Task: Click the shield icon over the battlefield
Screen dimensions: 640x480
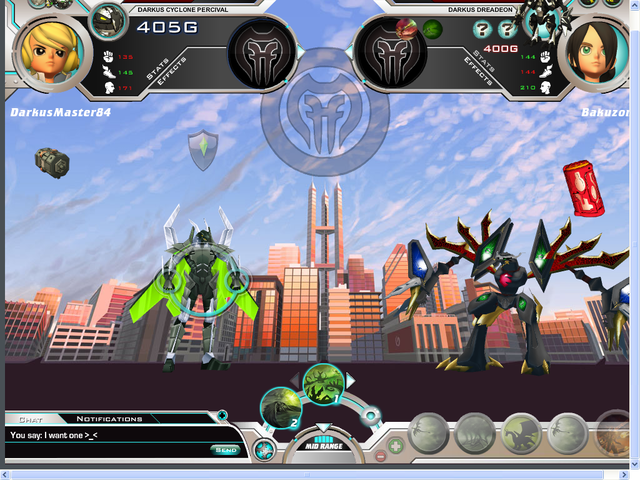Action: pos(203,149)
